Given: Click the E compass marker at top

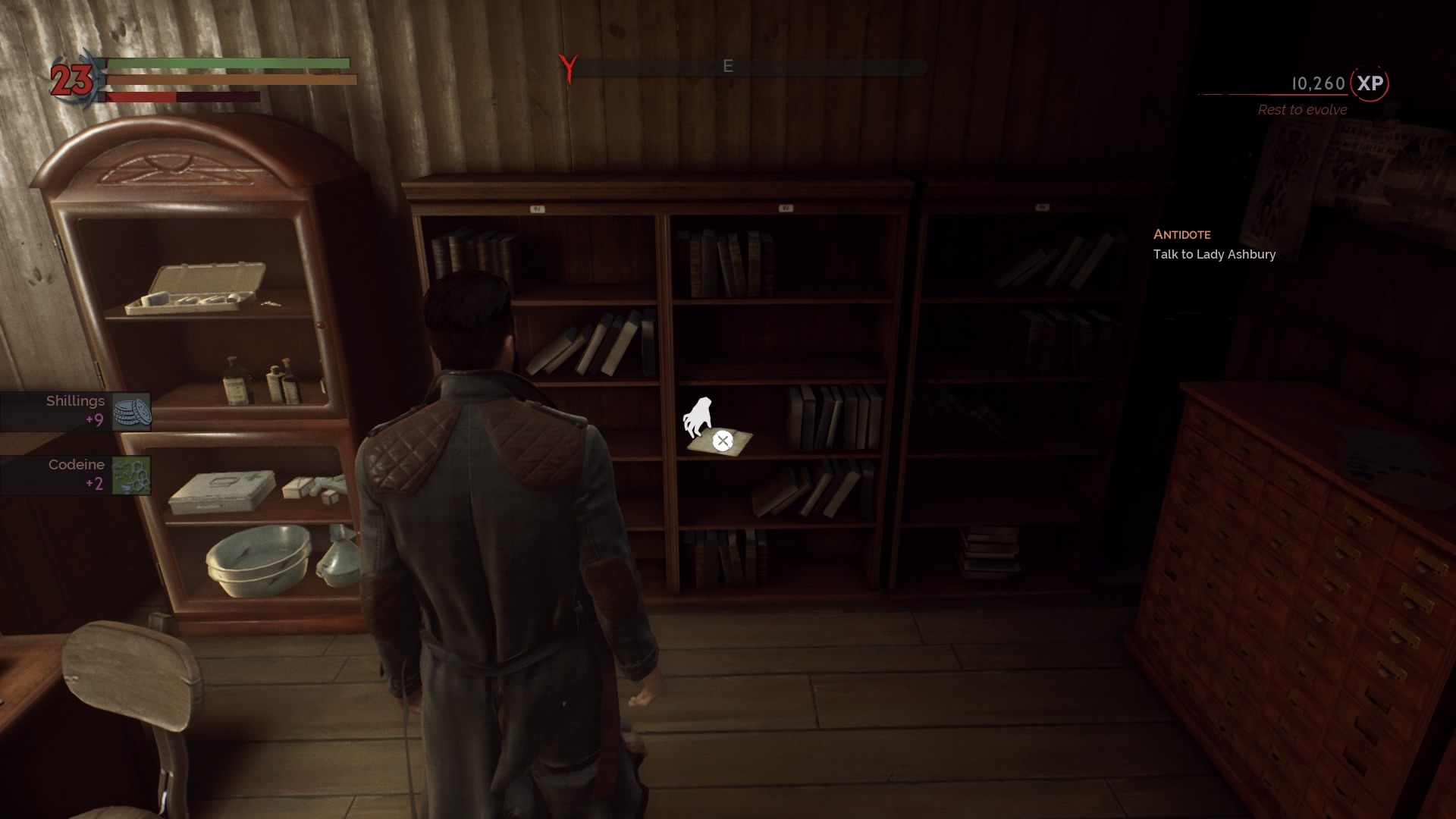Looking at the screenshot, I should (730, 67).
